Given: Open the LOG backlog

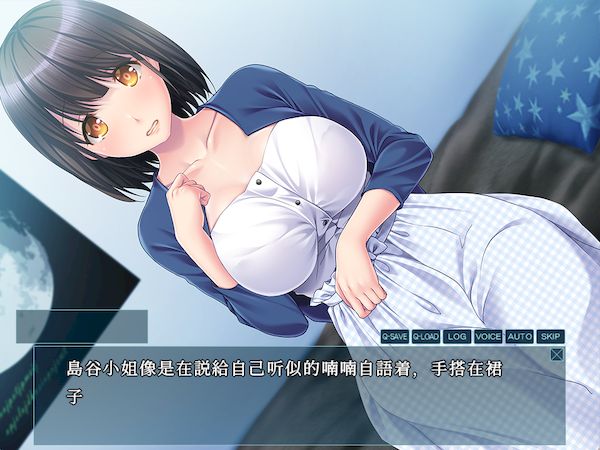Looking at the screenshot, I should point(457,337).
